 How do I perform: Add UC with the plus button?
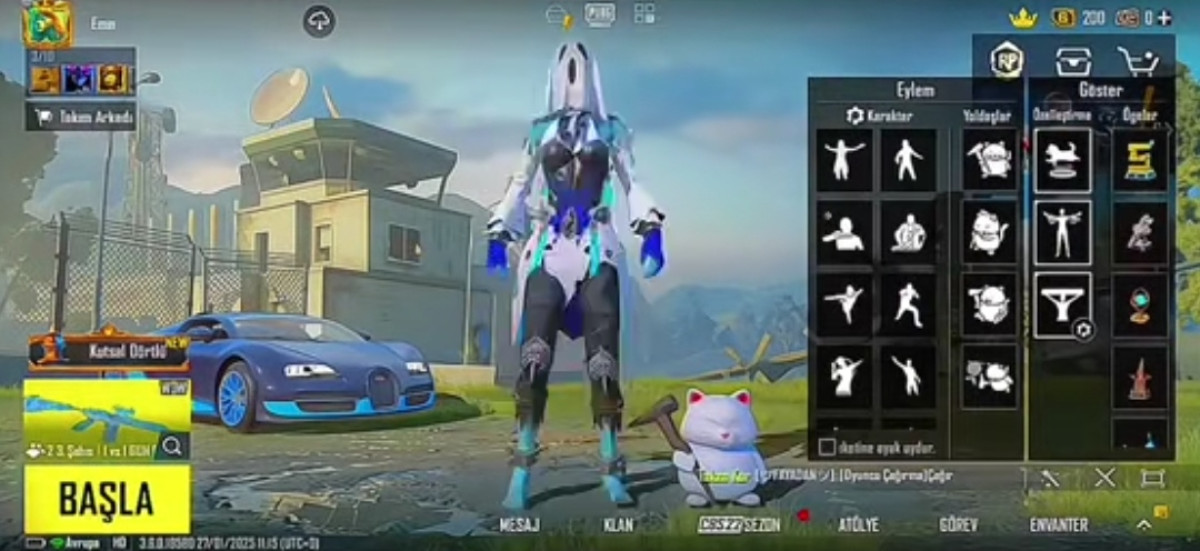pos(1164,17)
